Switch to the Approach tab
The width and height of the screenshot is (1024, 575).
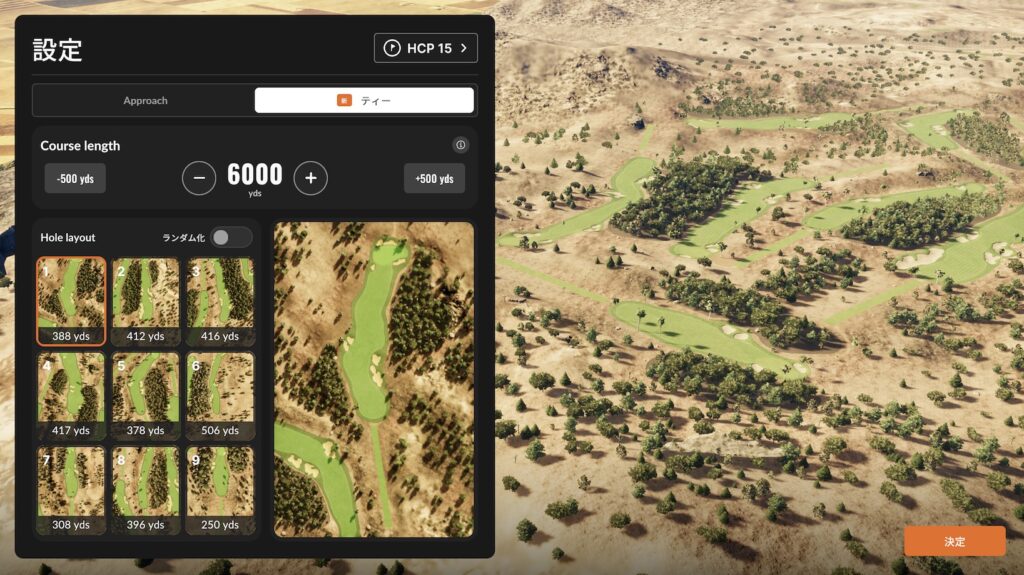click(145, 100)
